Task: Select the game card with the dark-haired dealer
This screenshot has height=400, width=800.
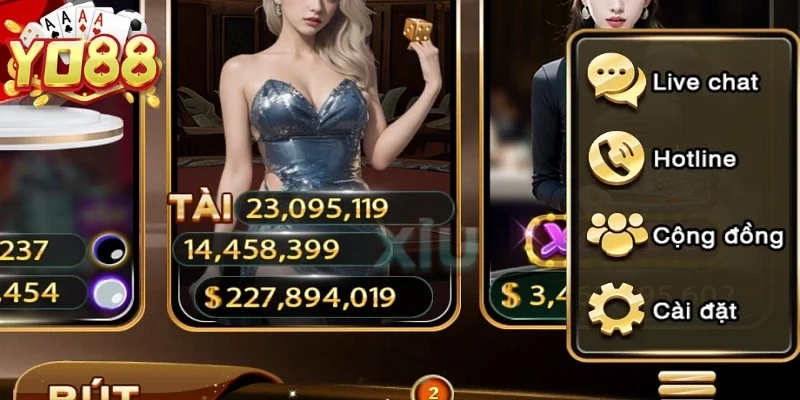Action: tap(525, 150)
